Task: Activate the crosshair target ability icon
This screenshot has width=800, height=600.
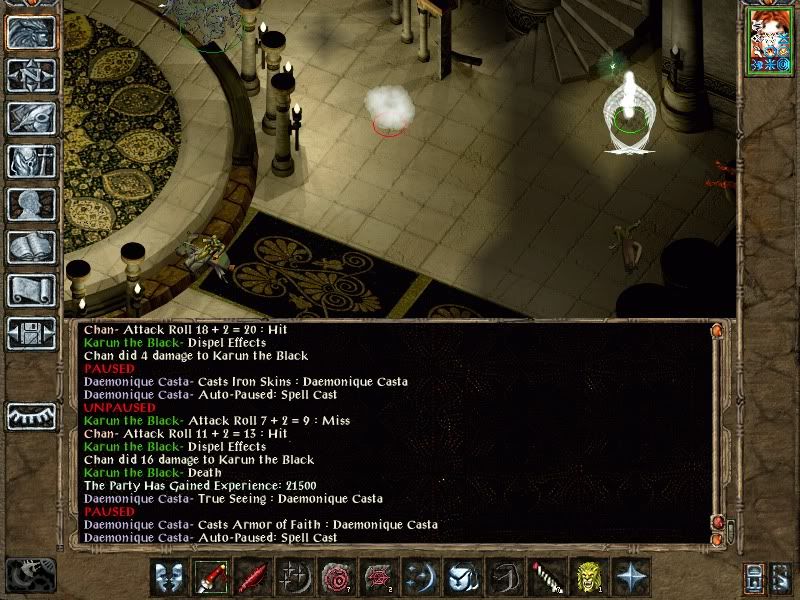Action: [295, 577]
